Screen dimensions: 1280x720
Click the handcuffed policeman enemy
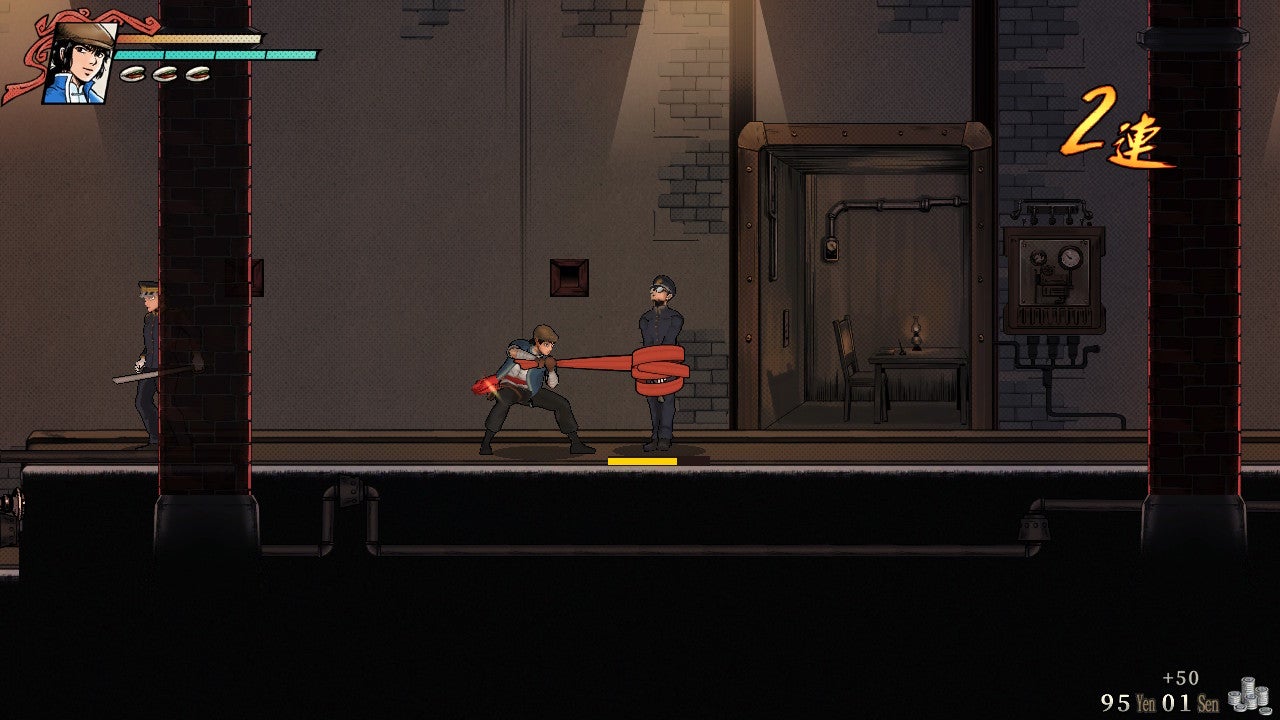tap(660, 360)
